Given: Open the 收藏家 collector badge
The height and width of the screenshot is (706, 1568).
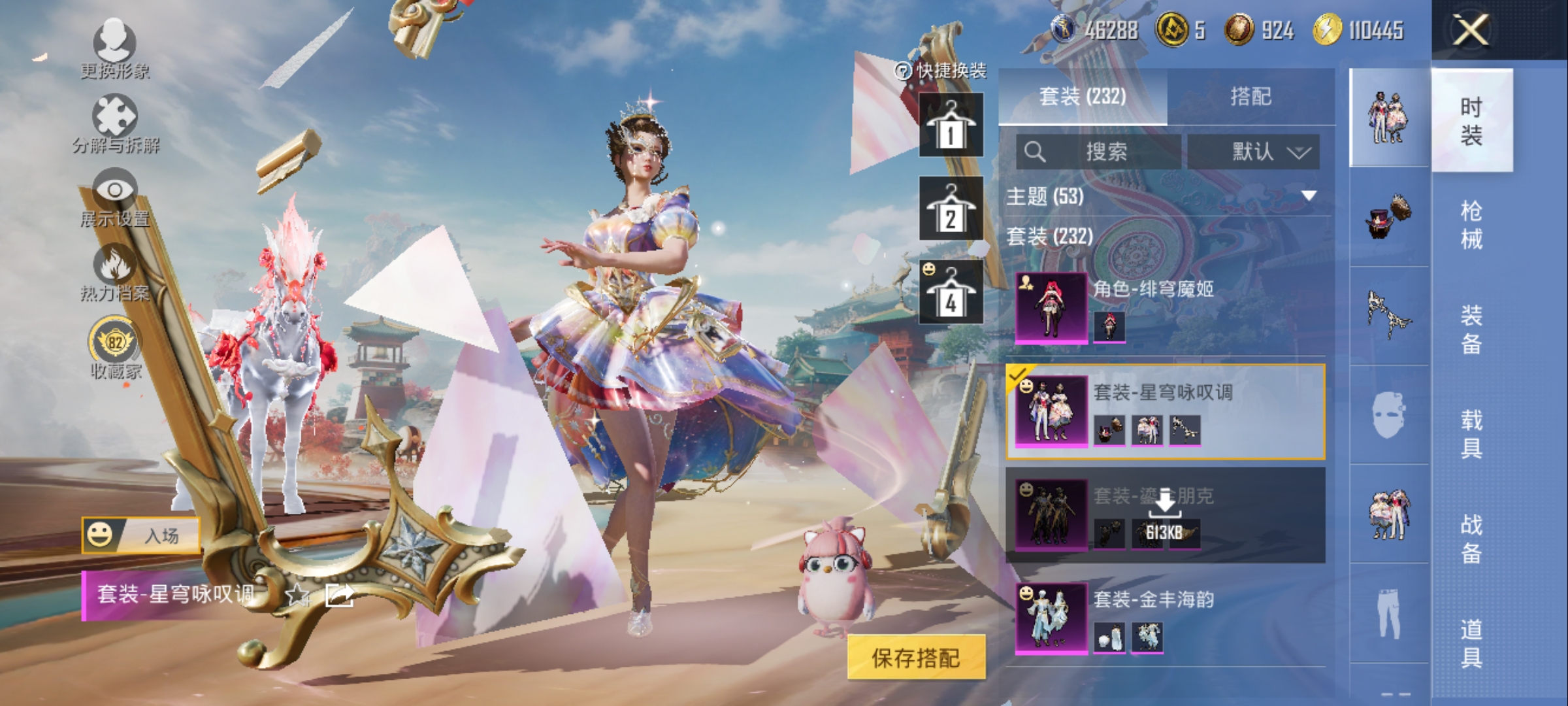Looking at the screenshot, I should click(x=115, y=348).
